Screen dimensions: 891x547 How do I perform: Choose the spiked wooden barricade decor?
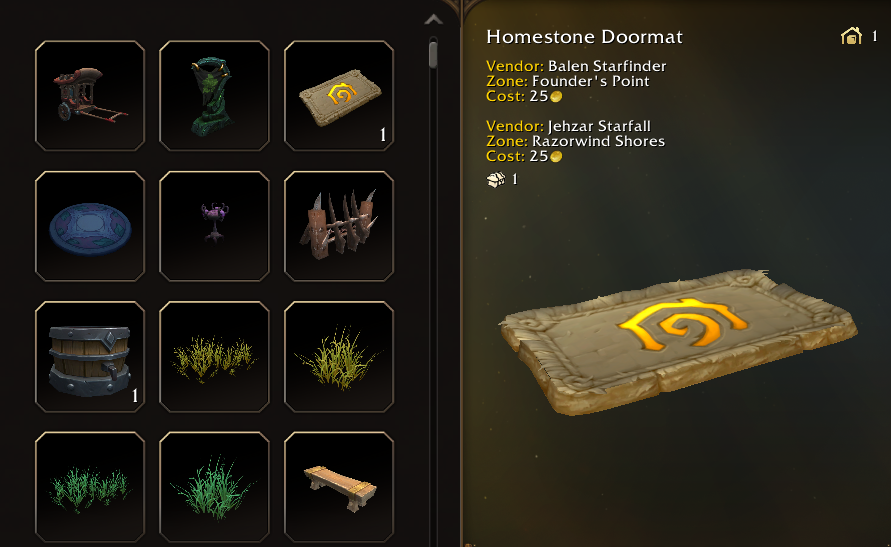pyautogui.click(x=339, y=226)
